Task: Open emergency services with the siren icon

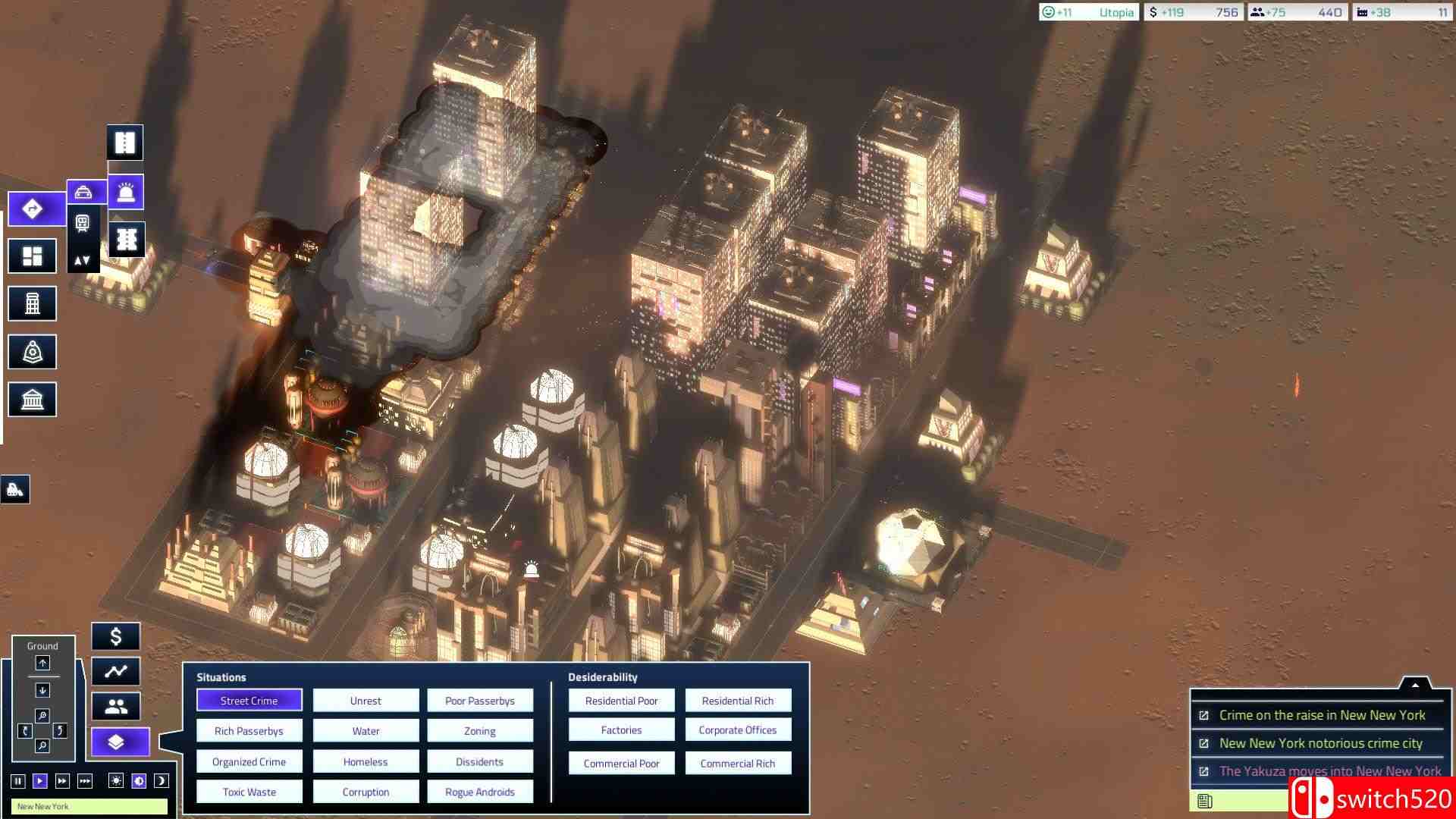Action: pos(125,192)
